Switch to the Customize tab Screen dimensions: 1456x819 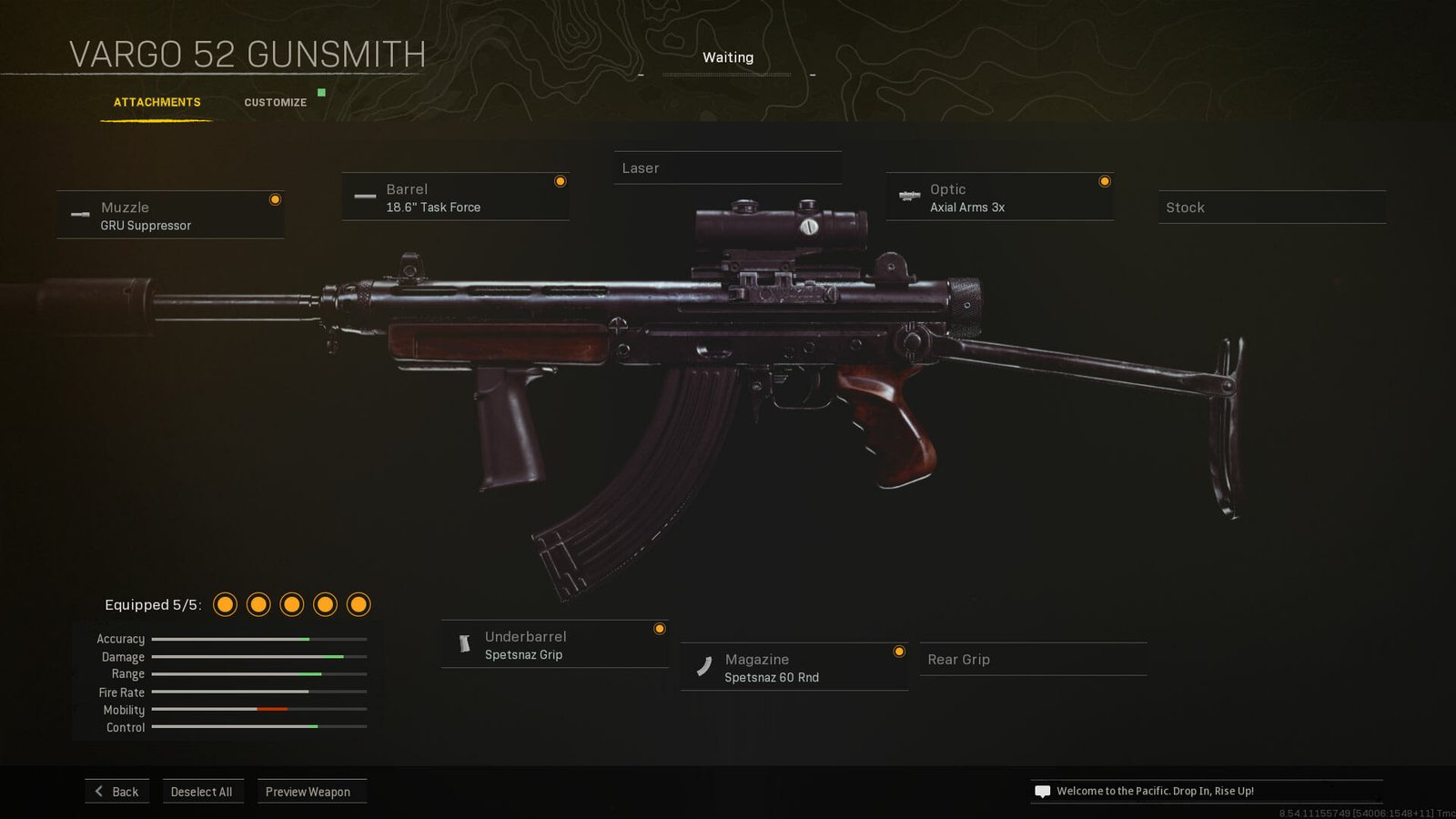(275, 103)
